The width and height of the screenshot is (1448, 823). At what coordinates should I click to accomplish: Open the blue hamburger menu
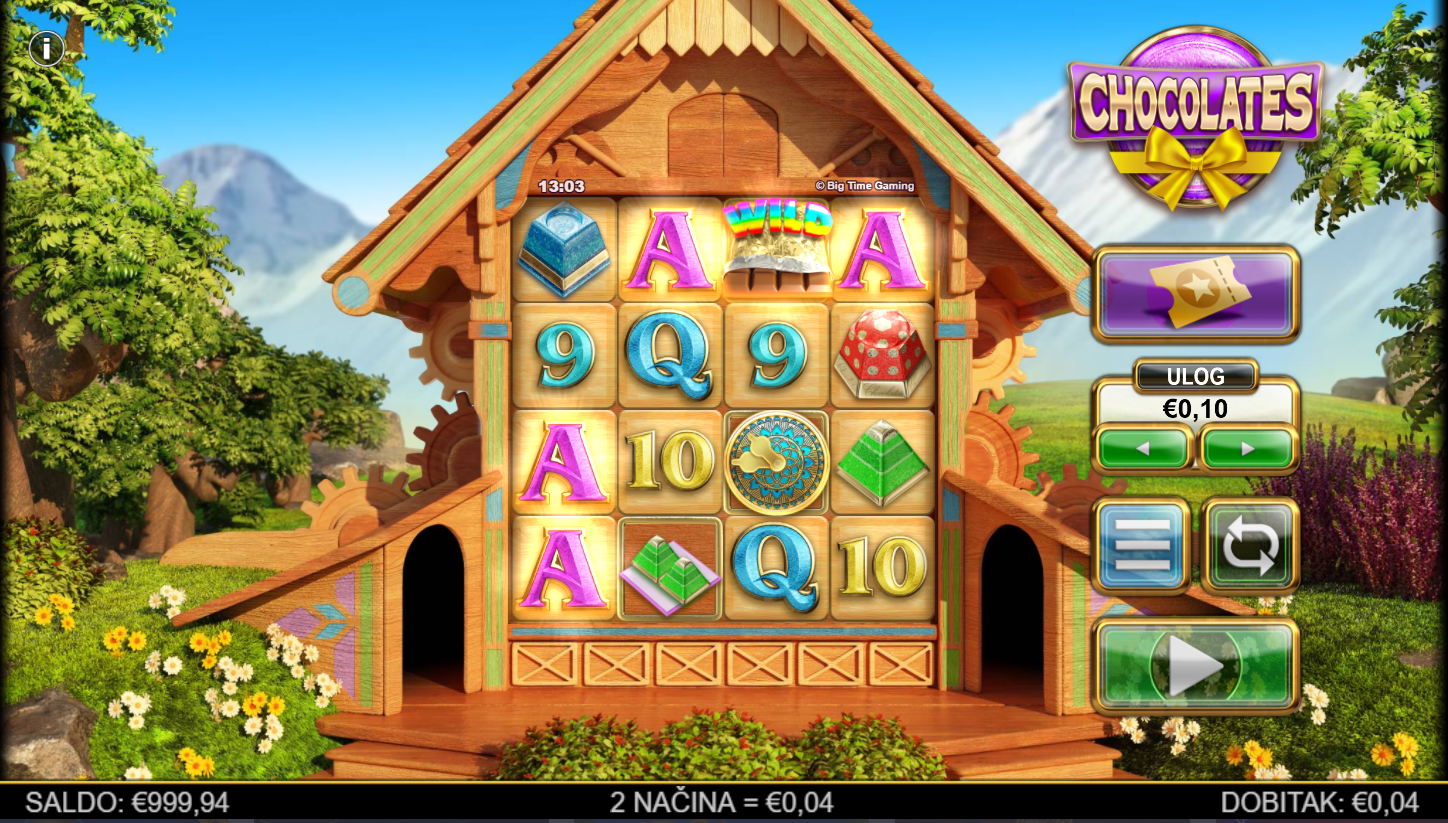[1142, 546]
